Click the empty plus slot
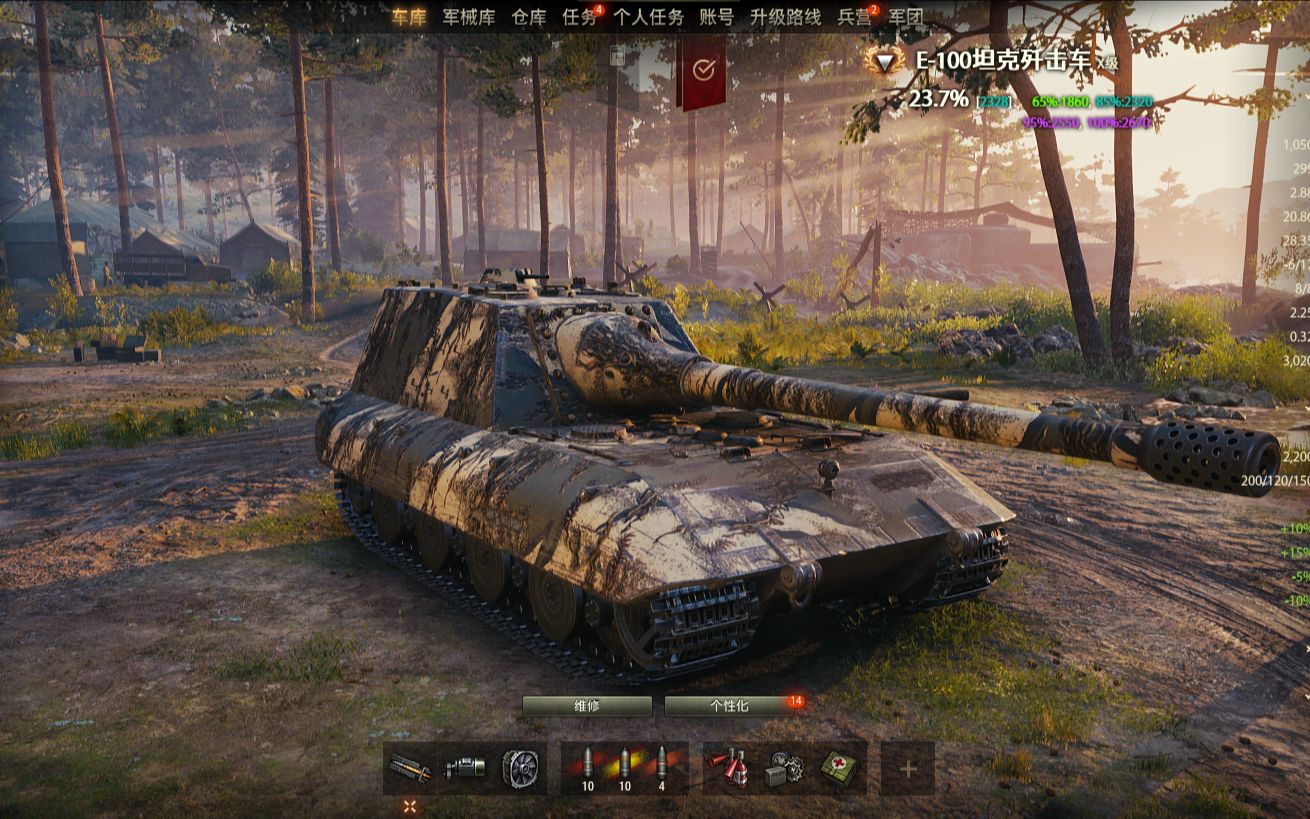The width and height of the screenshot is (1310, 819). pos(907,768)
